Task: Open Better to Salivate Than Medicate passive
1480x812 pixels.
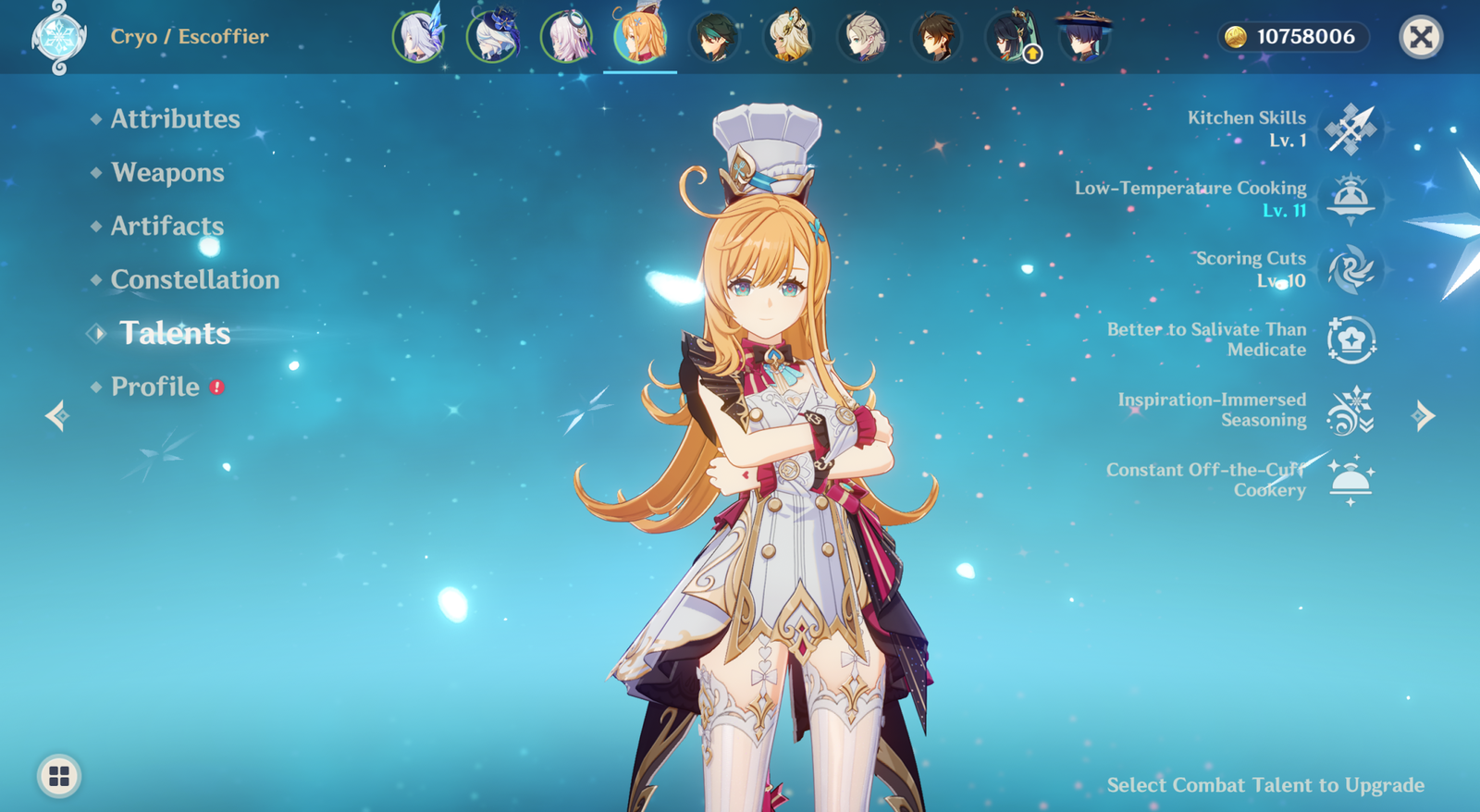Action: click(x=1350, y=339)
